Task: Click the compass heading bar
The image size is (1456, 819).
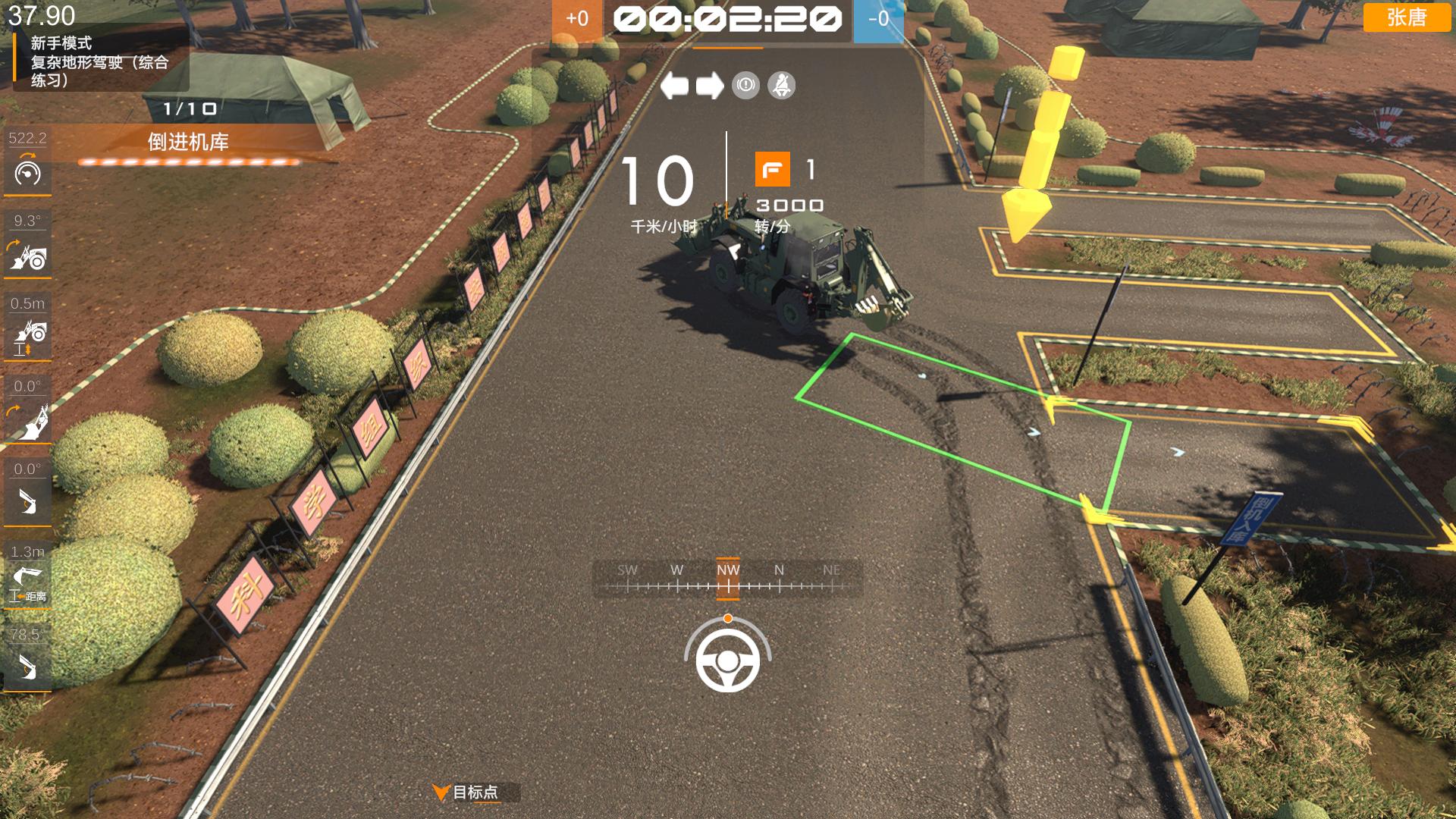Action: tap(727, 579)
